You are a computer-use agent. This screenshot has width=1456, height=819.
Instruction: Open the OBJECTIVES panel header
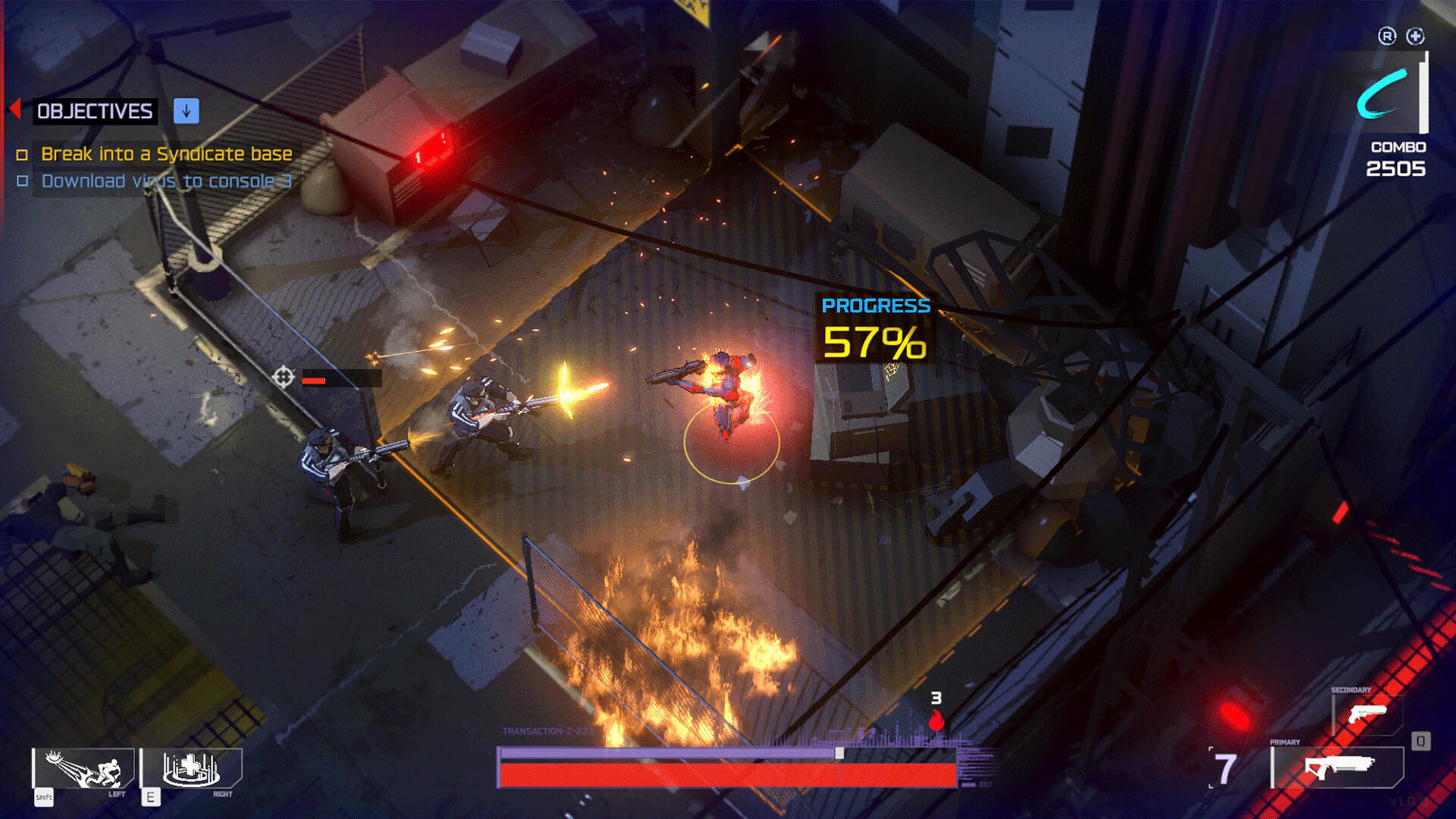[x=94, y=111]
